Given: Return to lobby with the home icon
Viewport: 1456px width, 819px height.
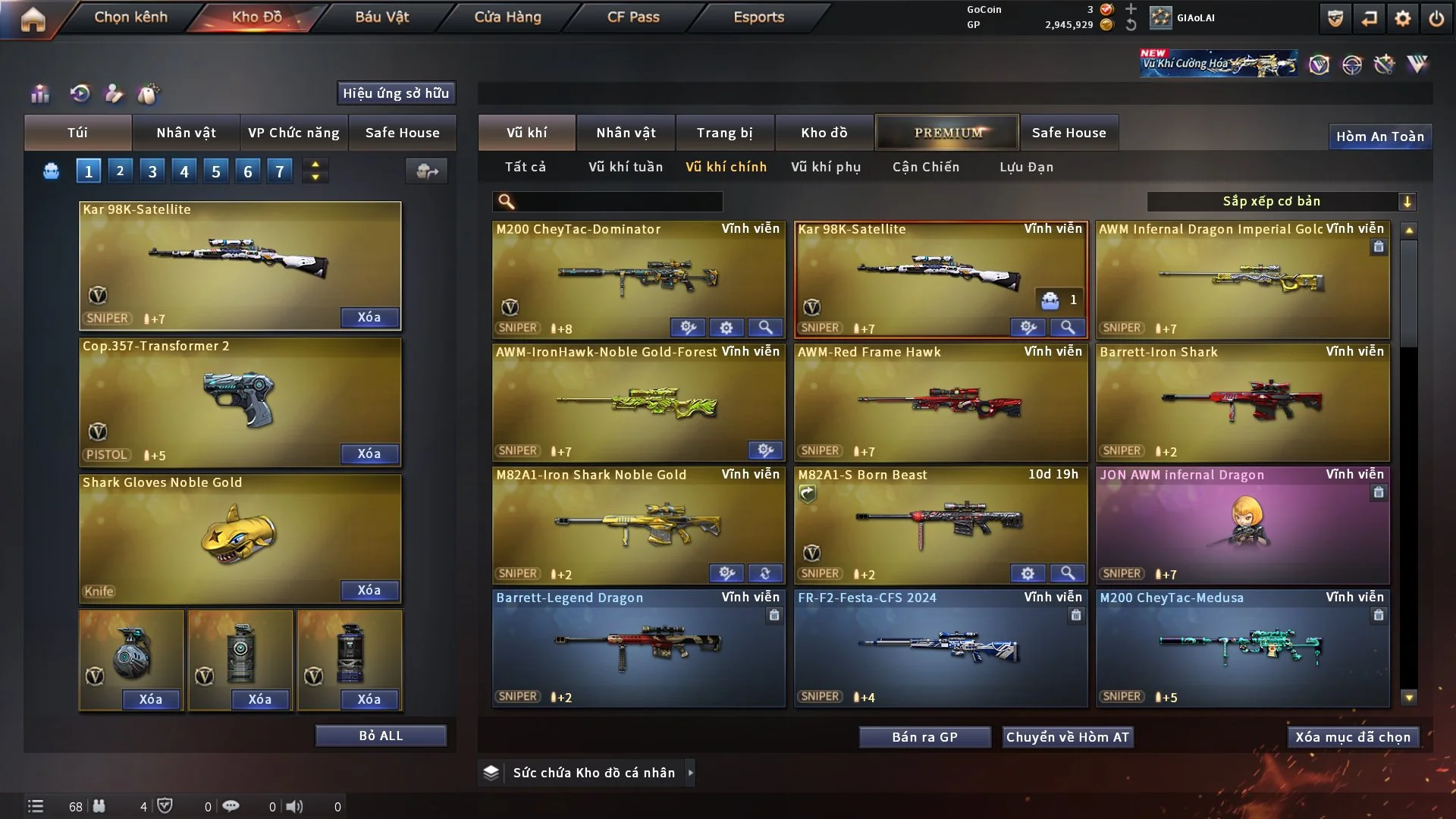Looking at the screenshot, I should point(33,20).
